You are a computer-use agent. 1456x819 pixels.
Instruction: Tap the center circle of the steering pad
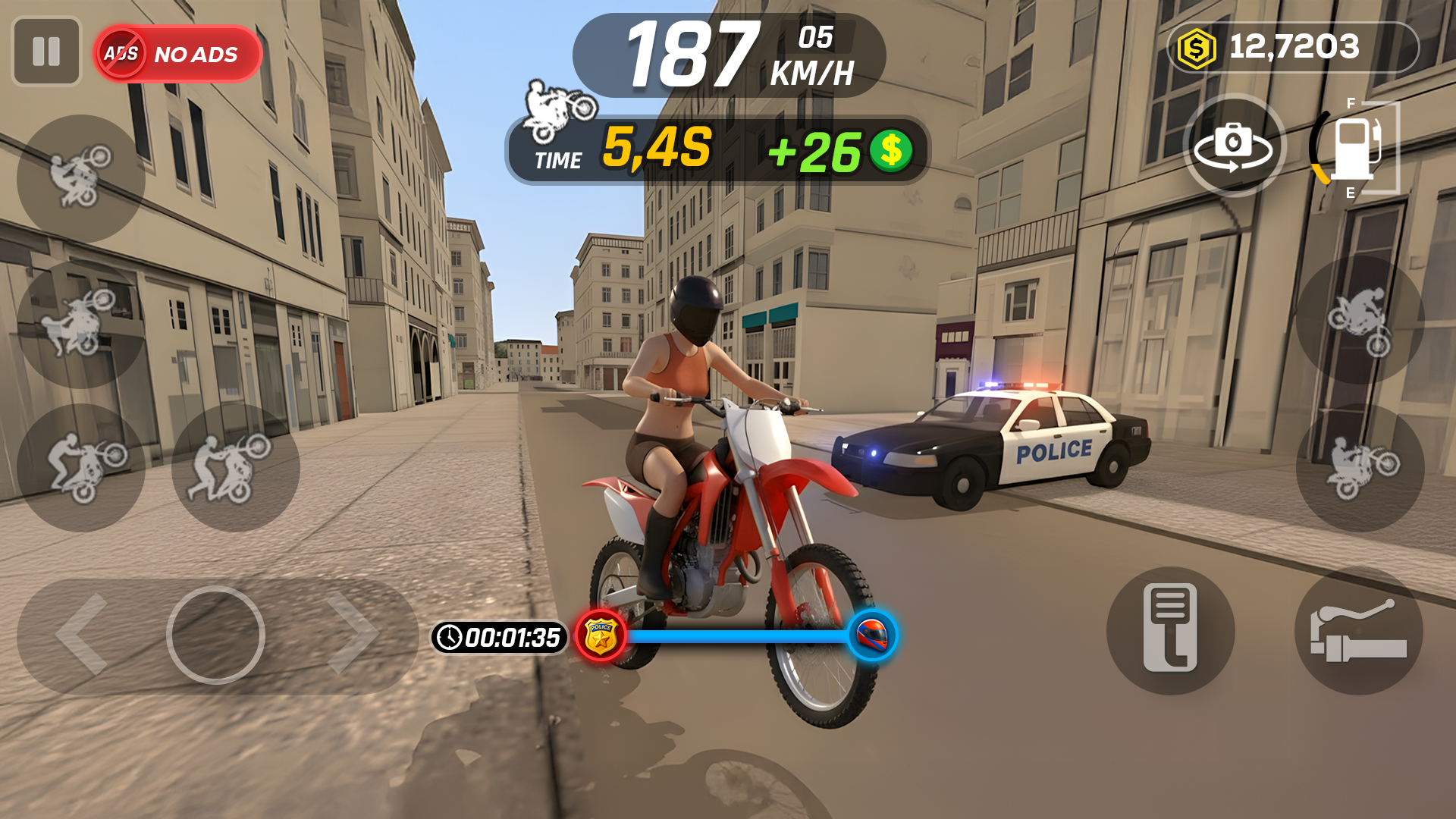[216, 635]
